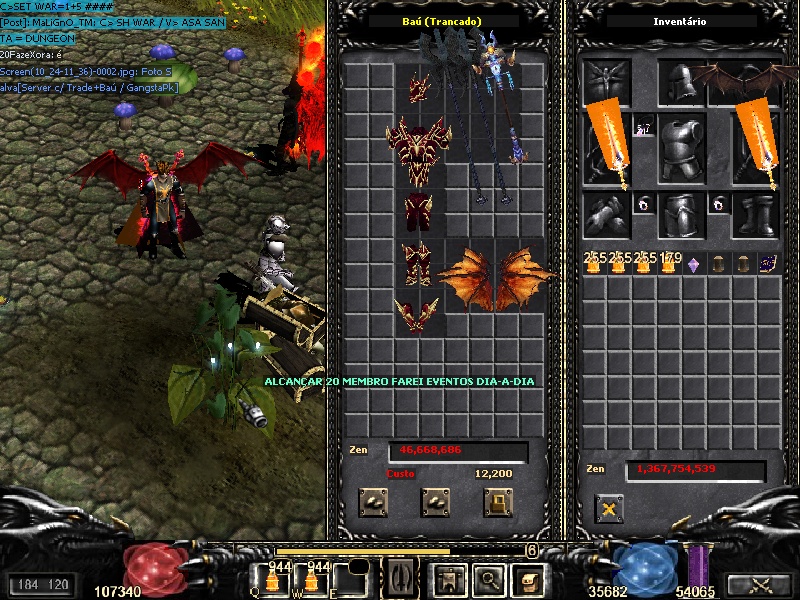The width and height of the screenshot is (800, 600).
Task: Click the equipped plate pants slot
Action: pyautogui.click(x=682, y=214)
